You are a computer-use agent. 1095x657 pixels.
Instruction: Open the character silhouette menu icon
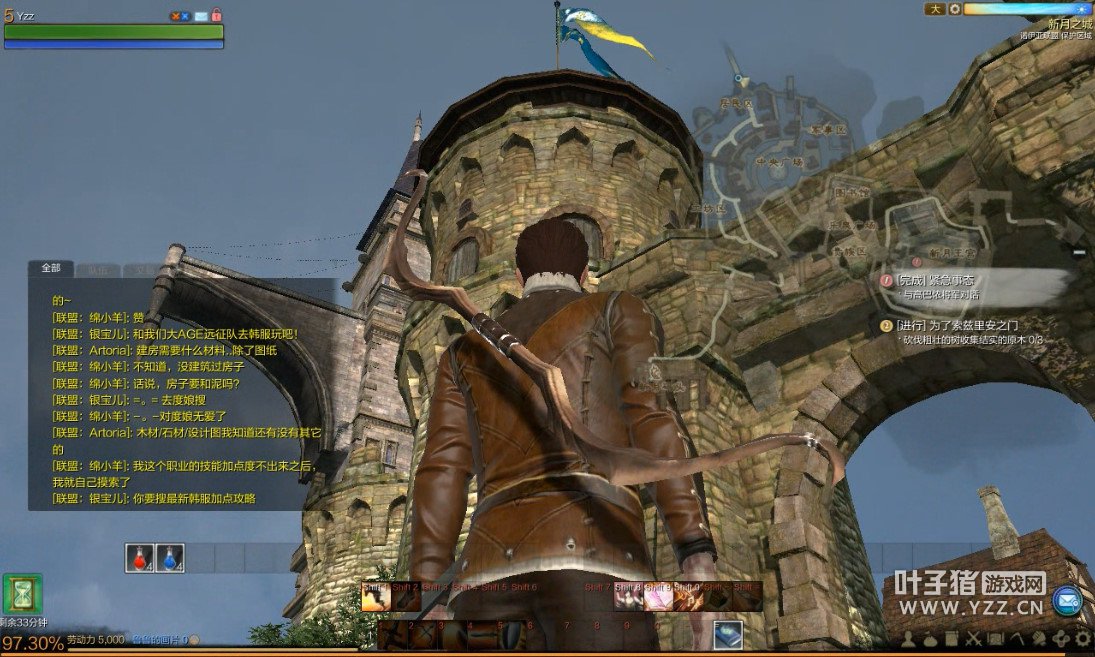tap(908, 638)
